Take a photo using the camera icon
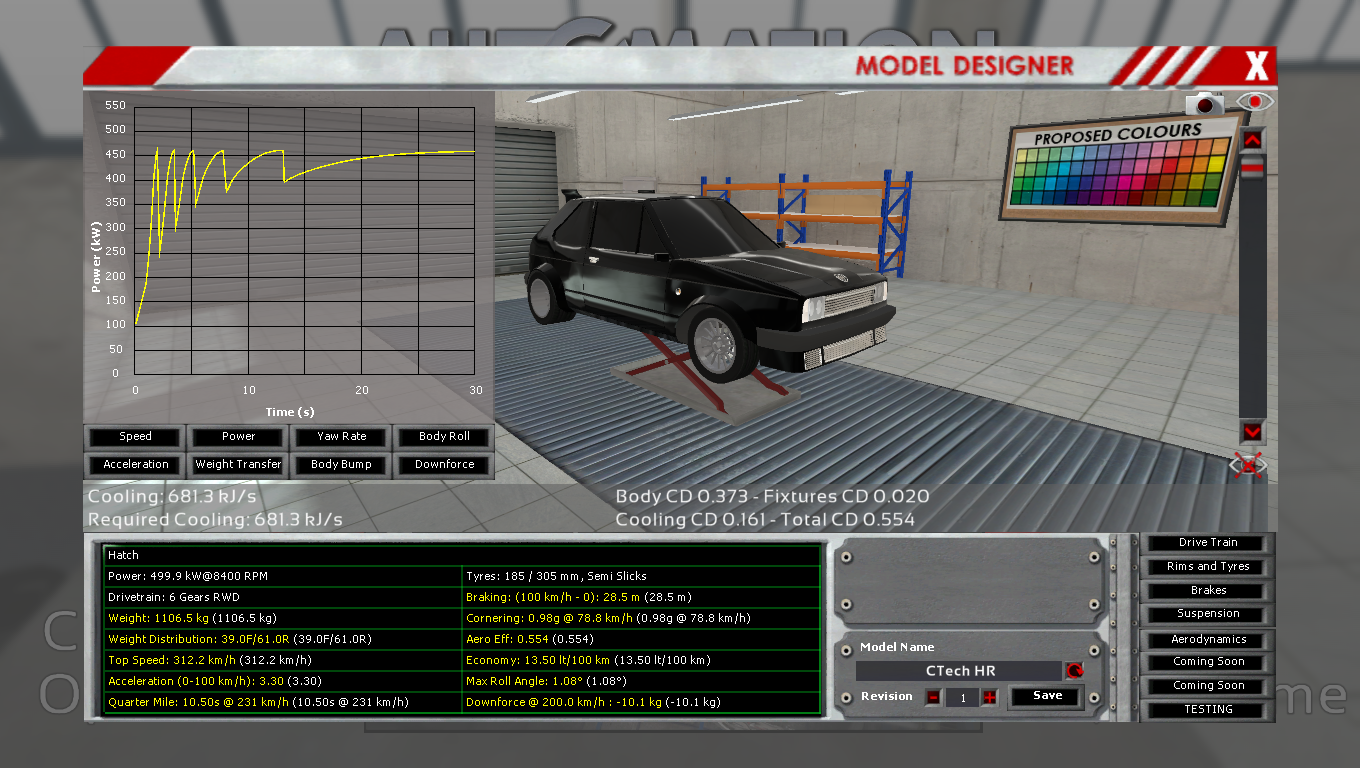This screenshot has width=1360, height=768. click(1206, 101)
